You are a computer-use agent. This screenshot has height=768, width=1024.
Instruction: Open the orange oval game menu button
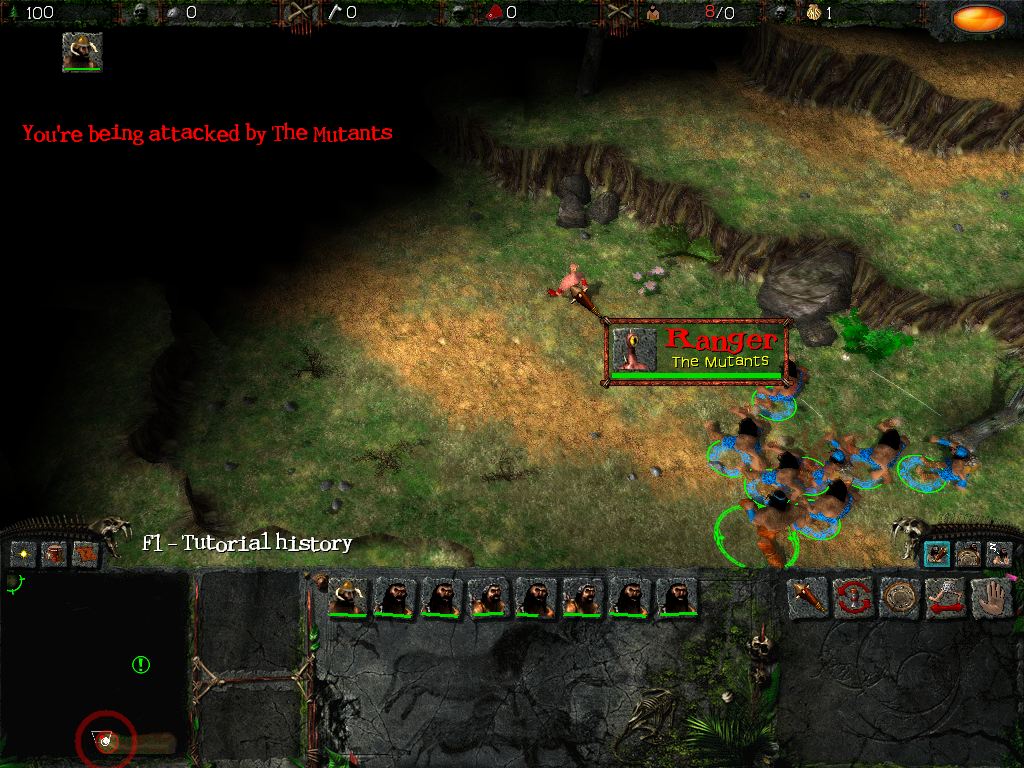coord(978,18)
